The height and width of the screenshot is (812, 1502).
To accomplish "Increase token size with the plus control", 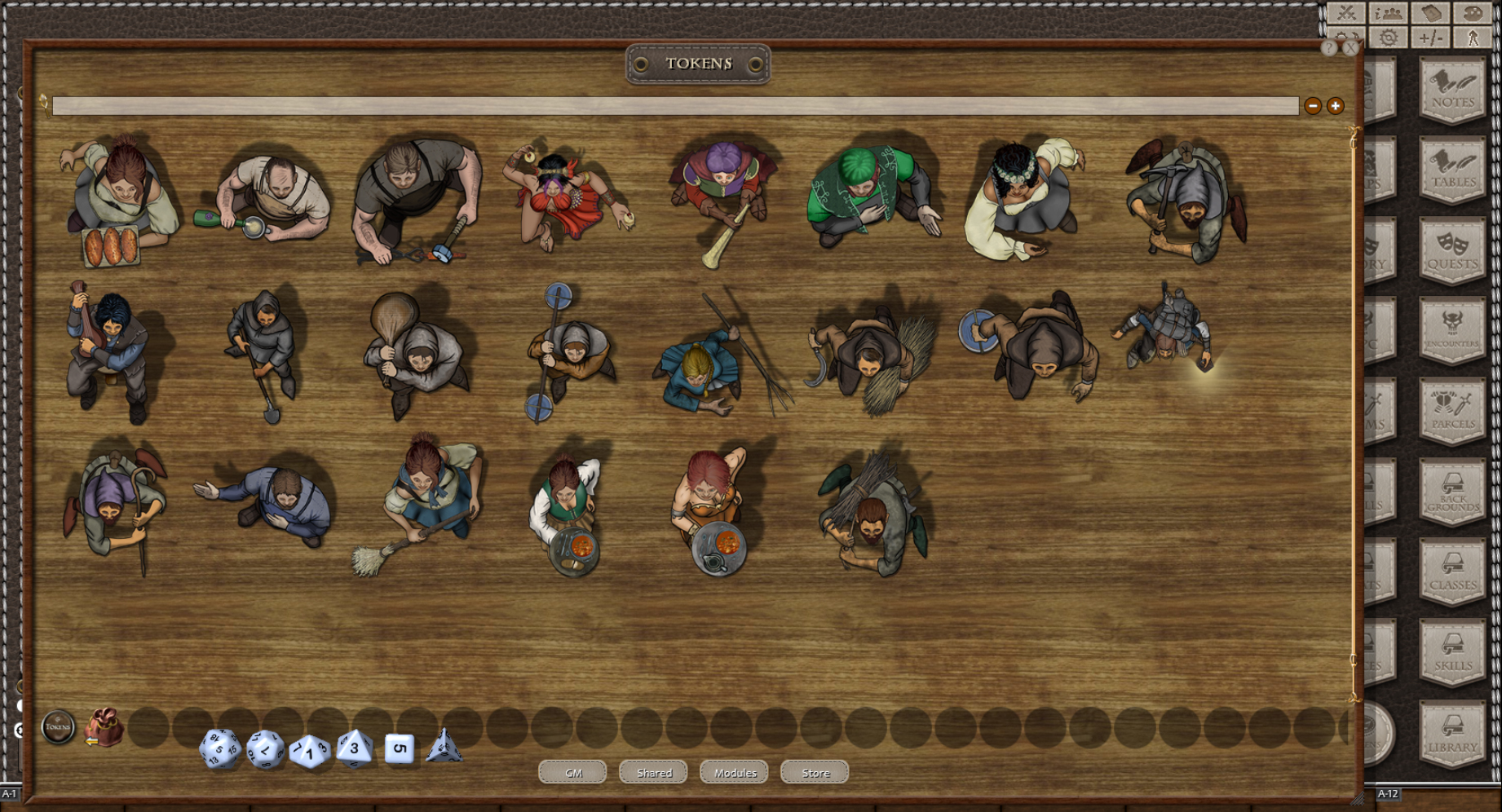I will click(x=1335, y=105).
